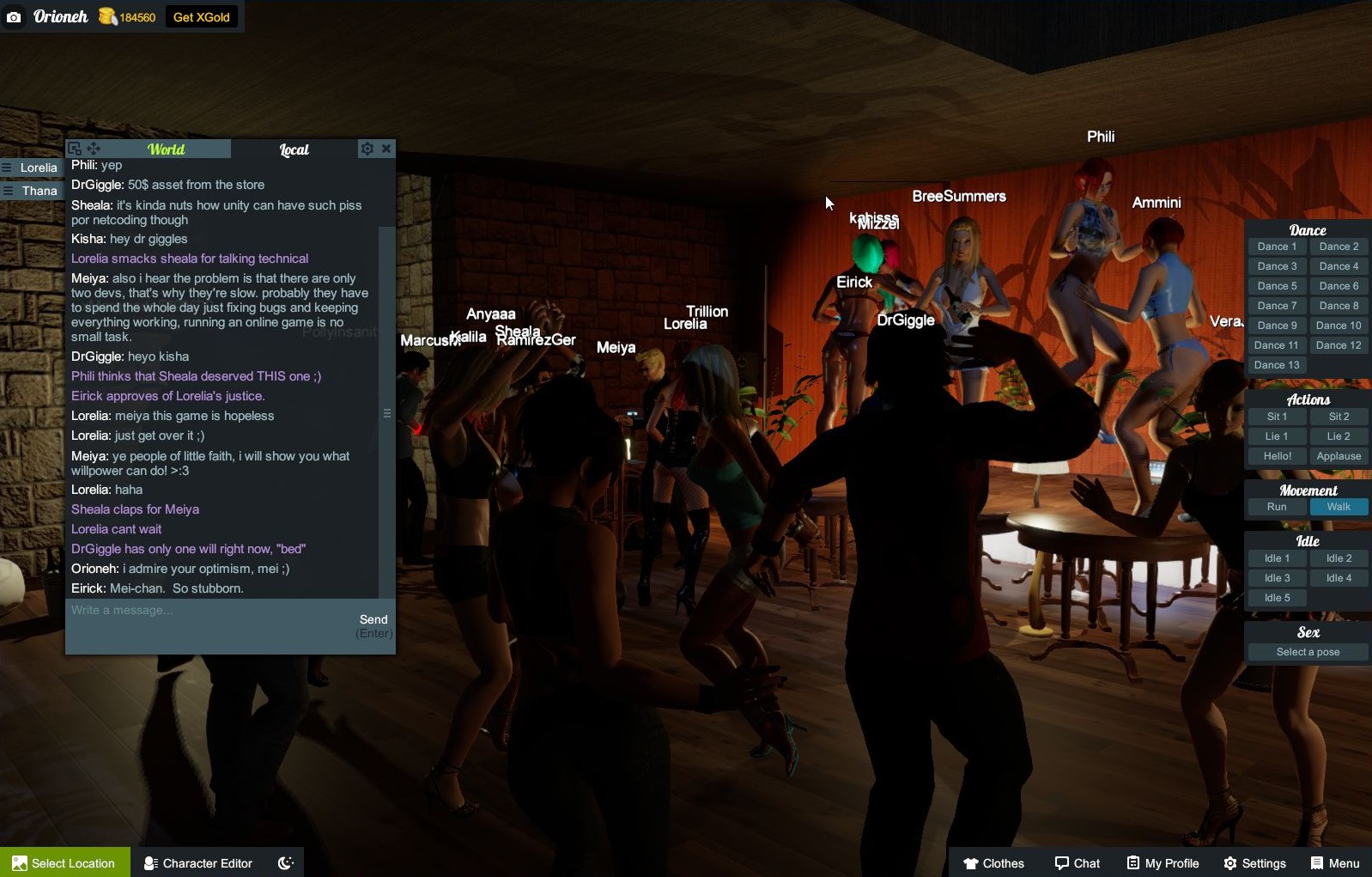
Task: Switch movement to Run
Action: coord(1277,507)
